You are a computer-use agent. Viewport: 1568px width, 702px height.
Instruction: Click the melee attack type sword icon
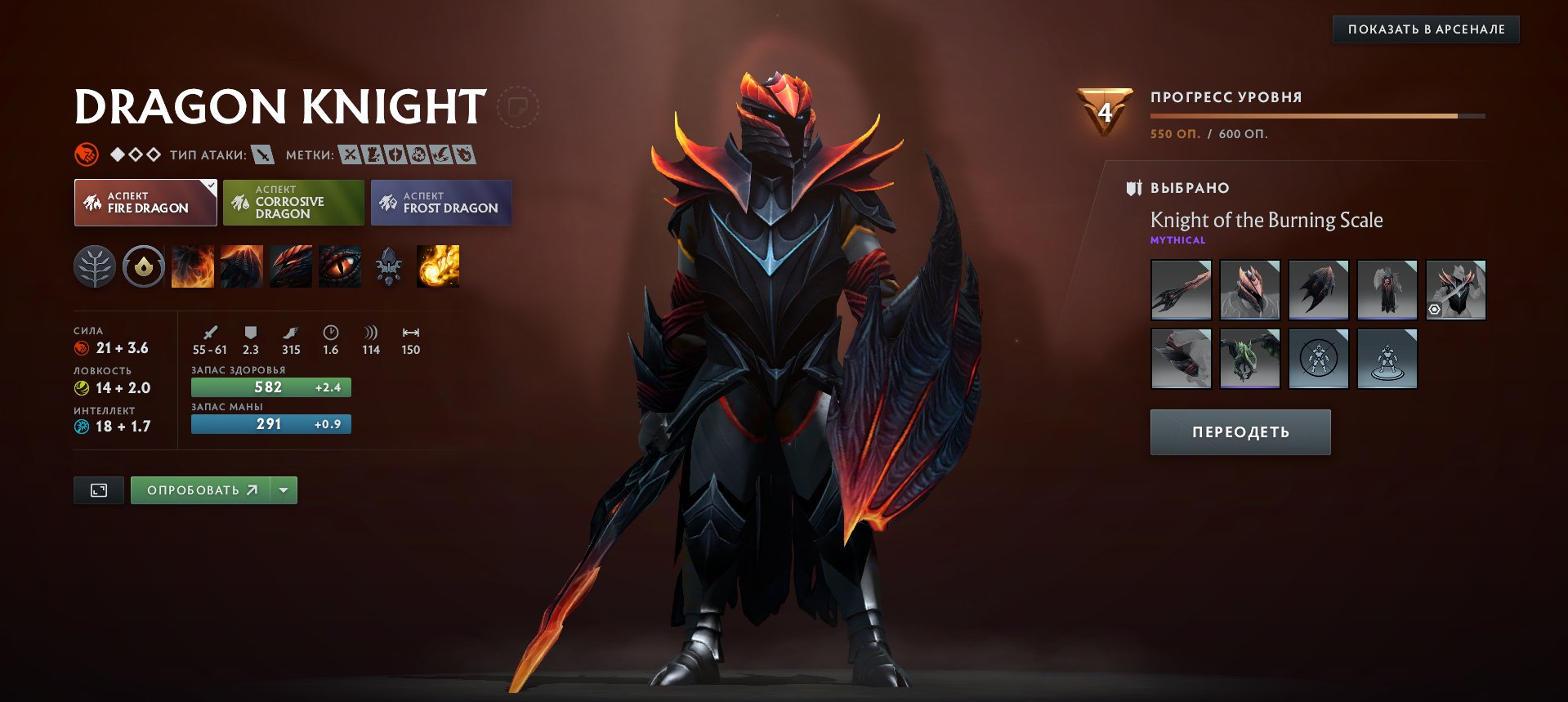tap(261, 155)
